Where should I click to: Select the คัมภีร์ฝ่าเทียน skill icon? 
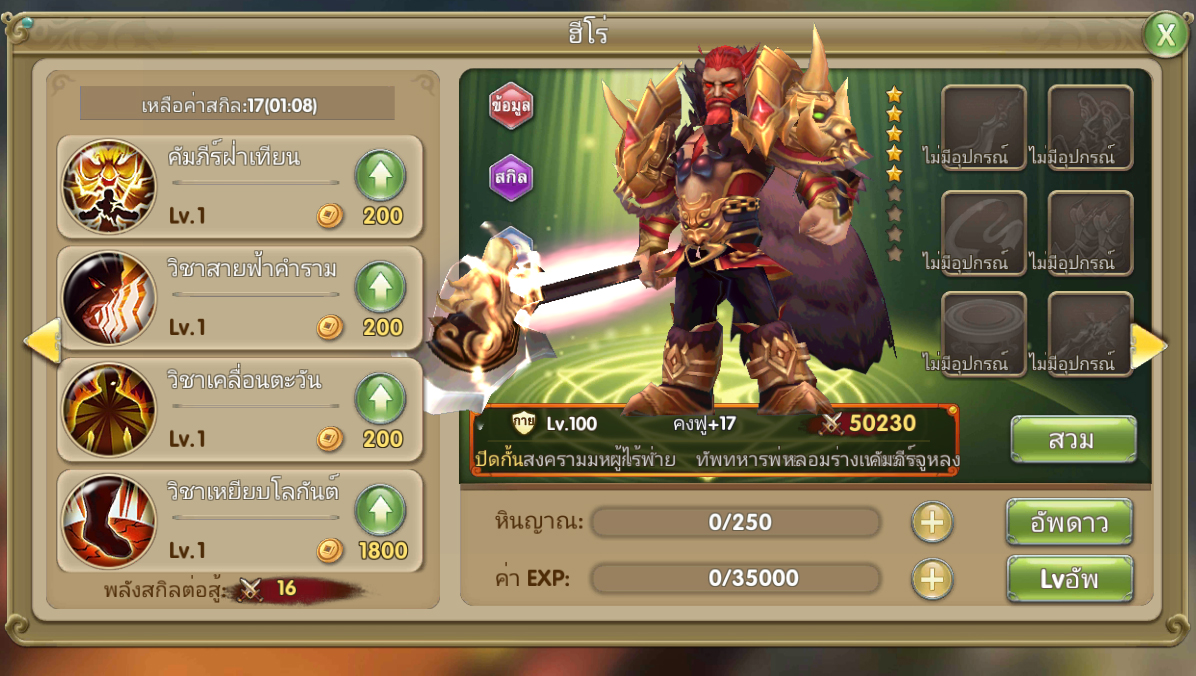(109, 186)
